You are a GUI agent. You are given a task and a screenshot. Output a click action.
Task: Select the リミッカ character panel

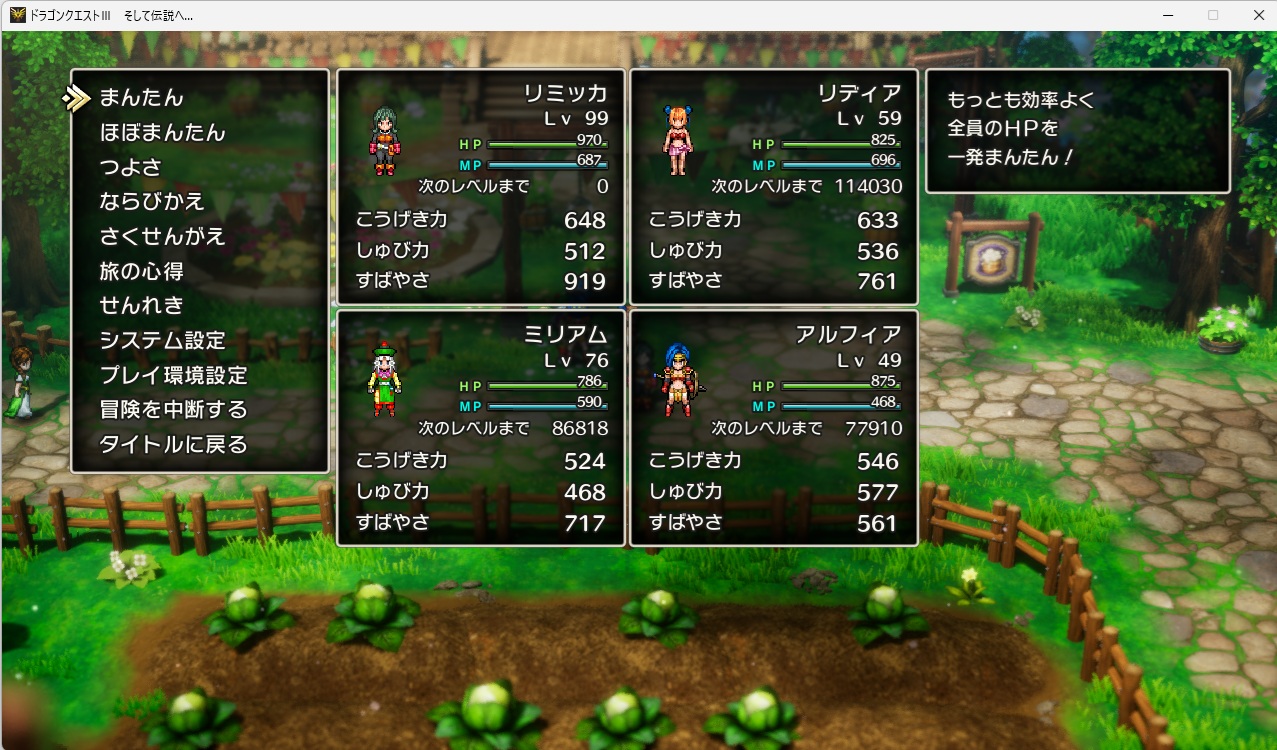(481, 187)
